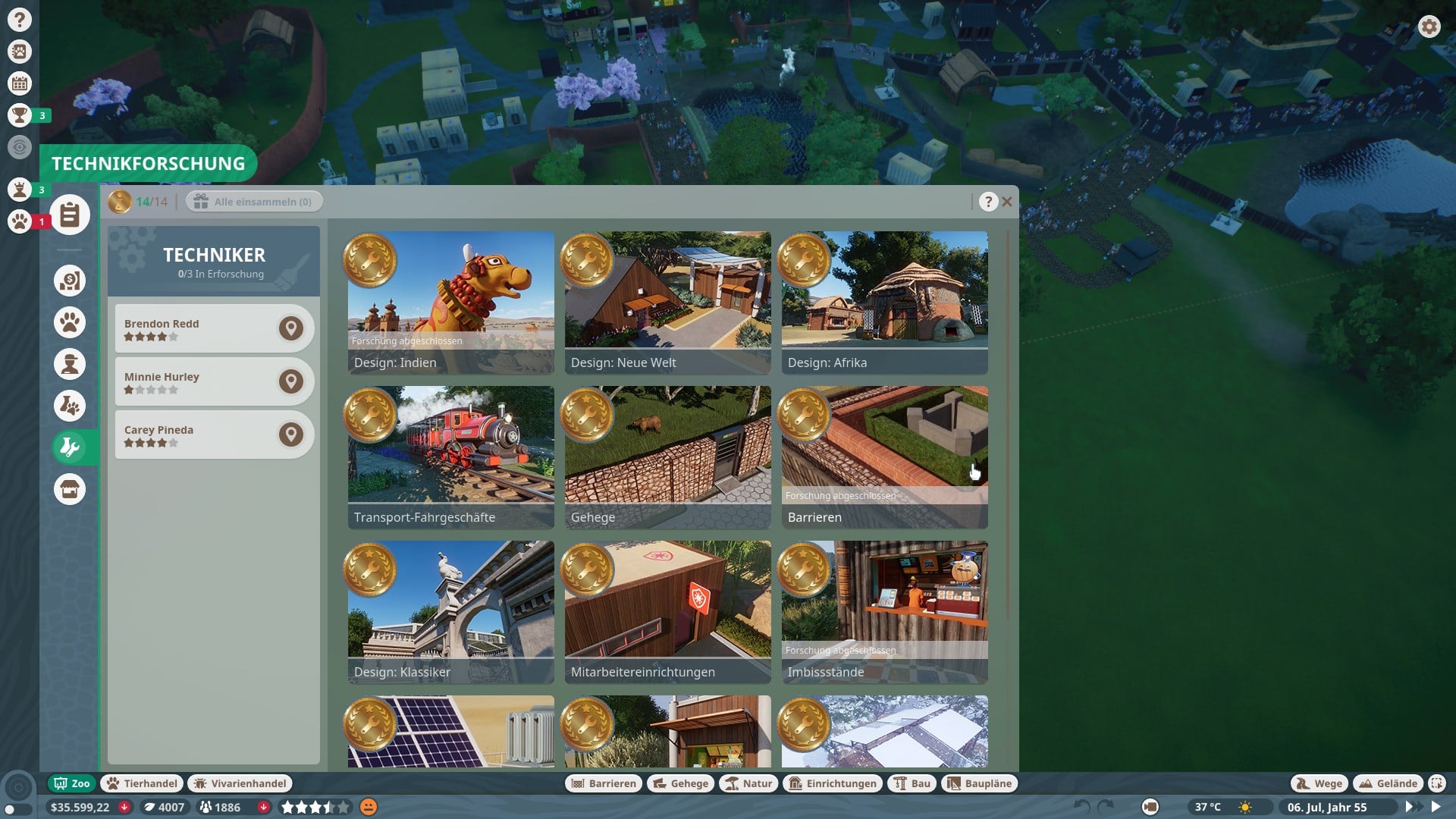Select the Gehege research tile

(667, 457)
